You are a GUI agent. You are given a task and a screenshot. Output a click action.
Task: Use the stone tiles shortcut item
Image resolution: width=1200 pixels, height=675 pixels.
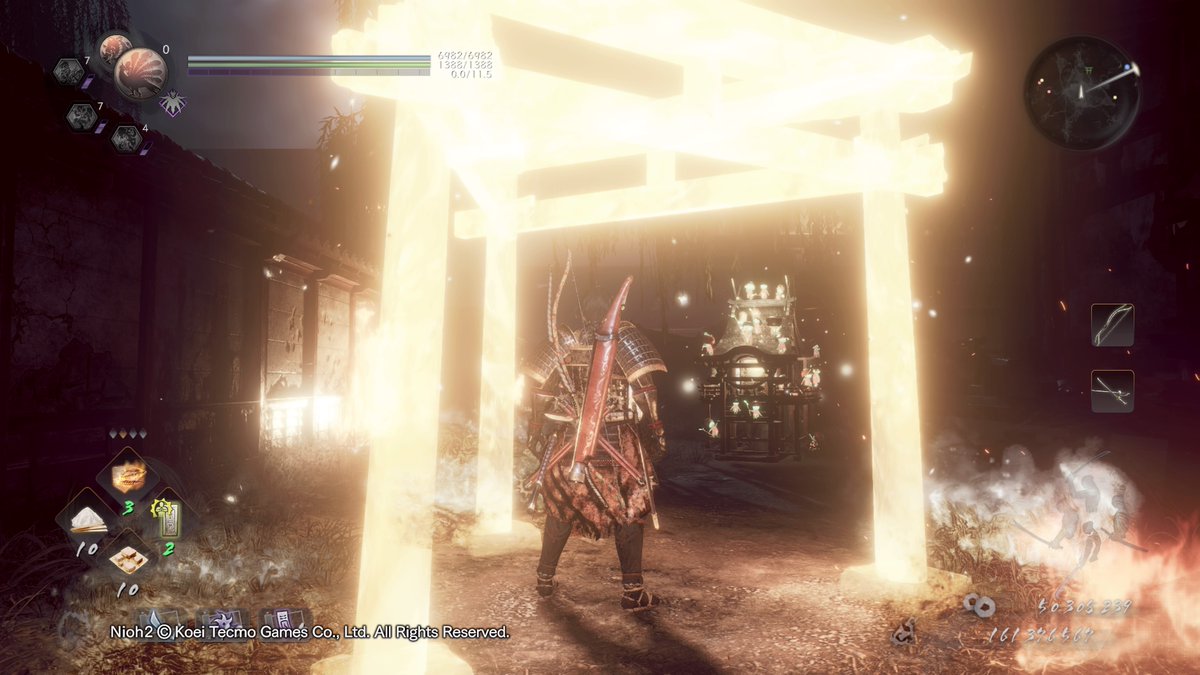coord(127,558)
